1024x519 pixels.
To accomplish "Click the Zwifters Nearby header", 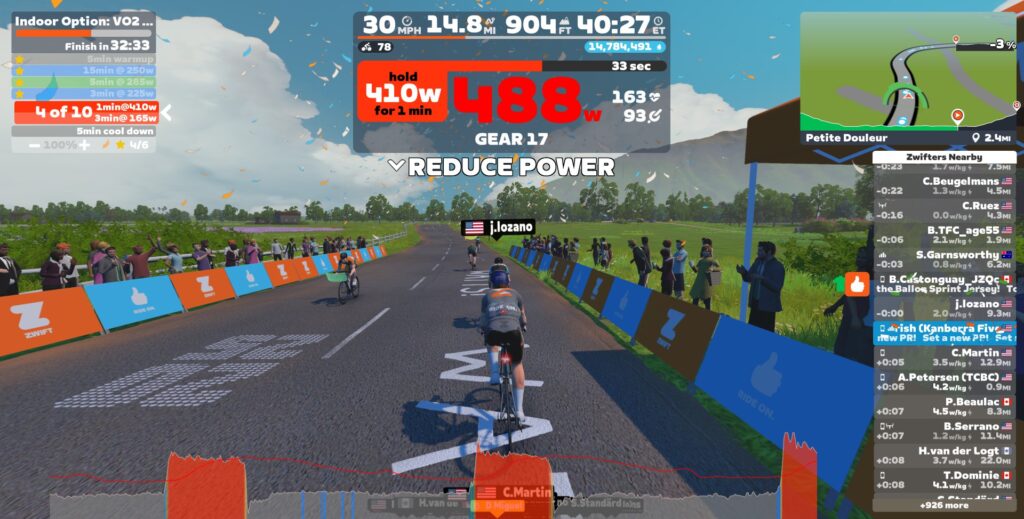I will tap(944, 157).
